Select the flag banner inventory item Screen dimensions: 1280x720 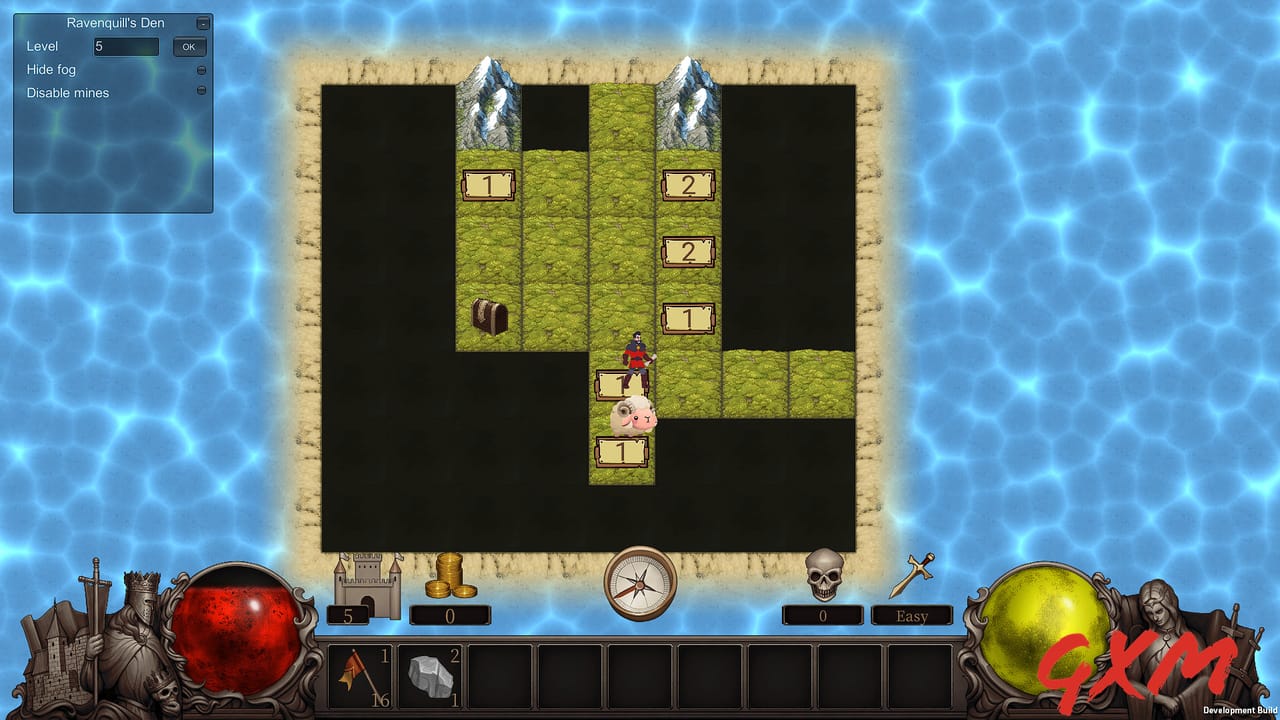(x=360, y=675)
